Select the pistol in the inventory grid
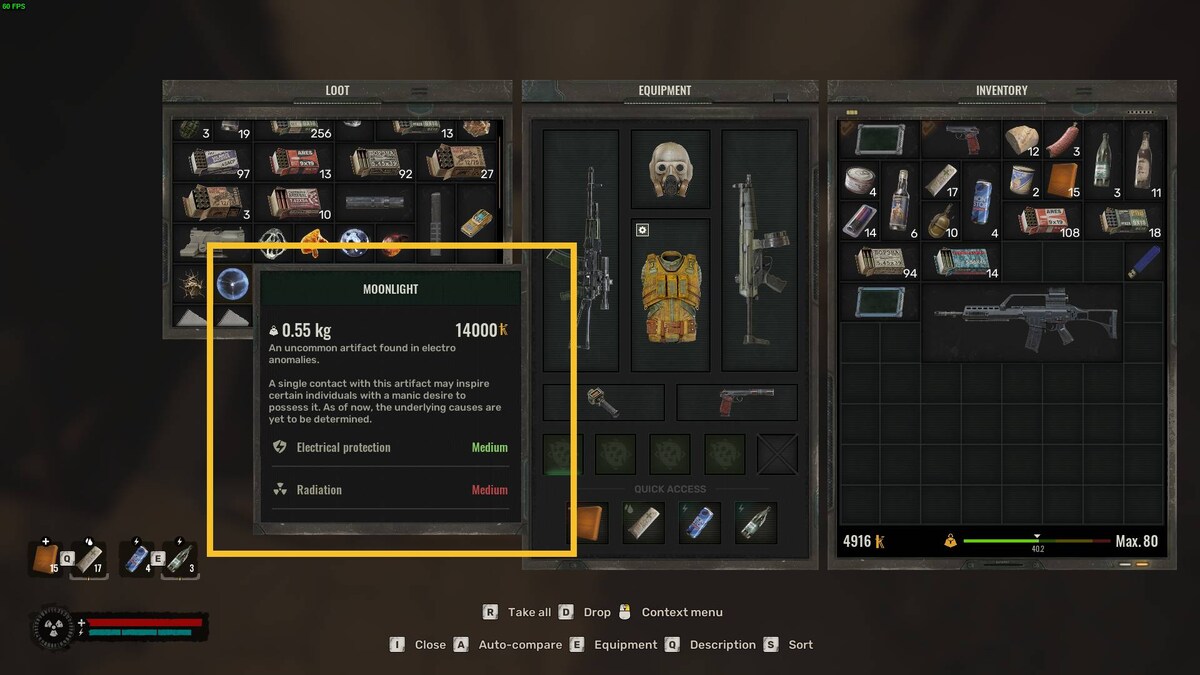 click(x=962, y=139)
